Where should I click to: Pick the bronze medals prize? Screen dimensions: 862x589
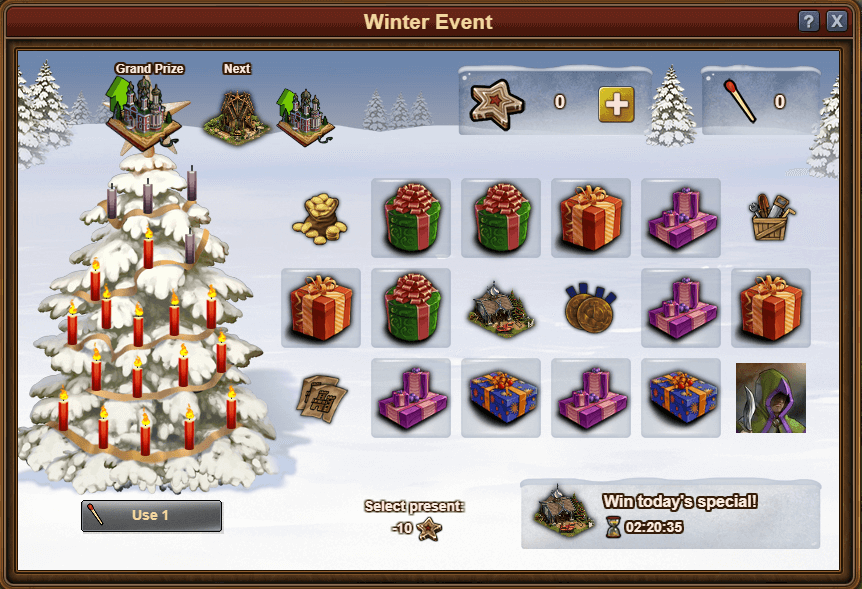[590, 308]
